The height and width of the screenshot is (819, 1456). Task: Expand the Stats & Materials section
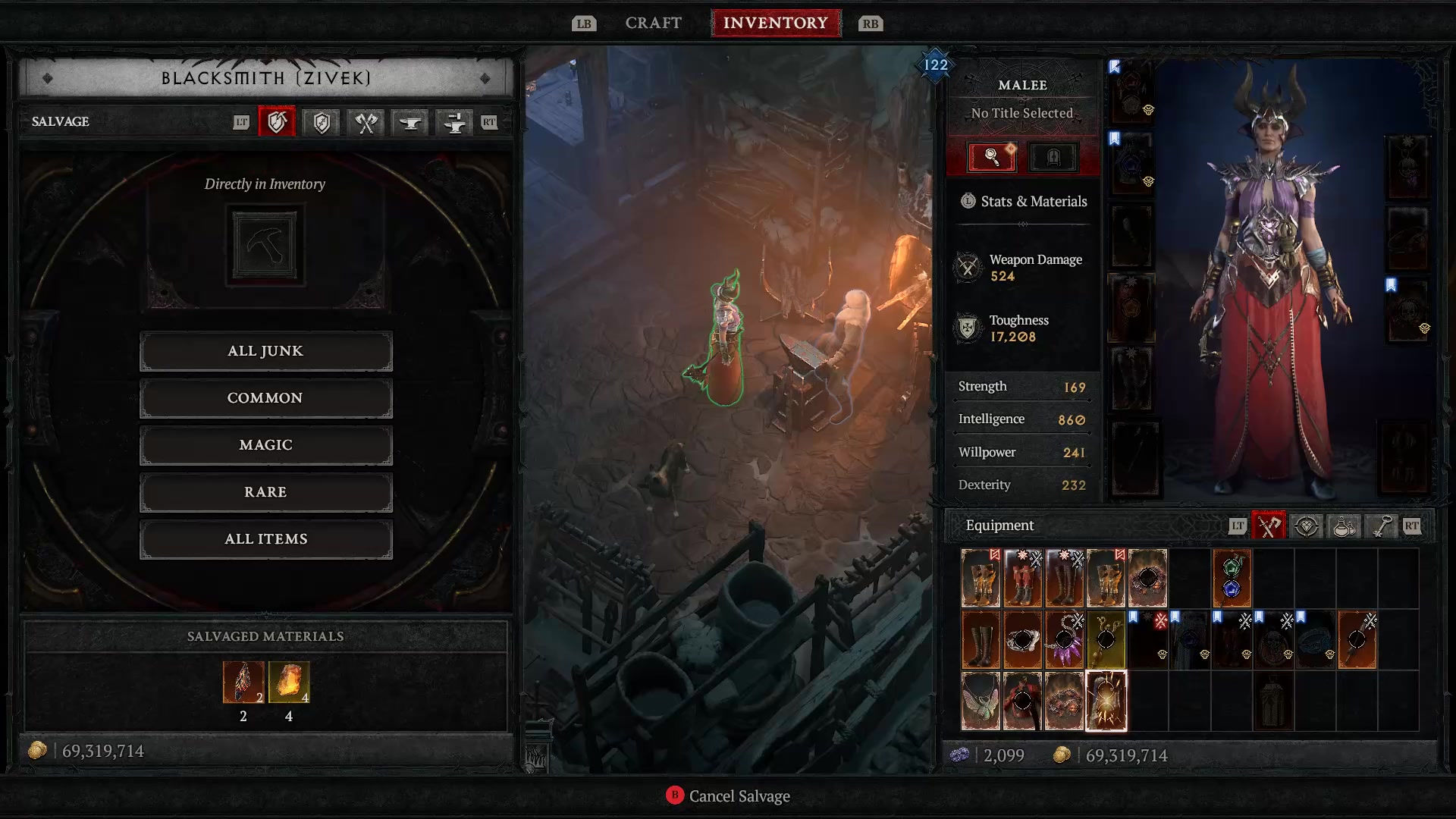(x=1022, y=201)
